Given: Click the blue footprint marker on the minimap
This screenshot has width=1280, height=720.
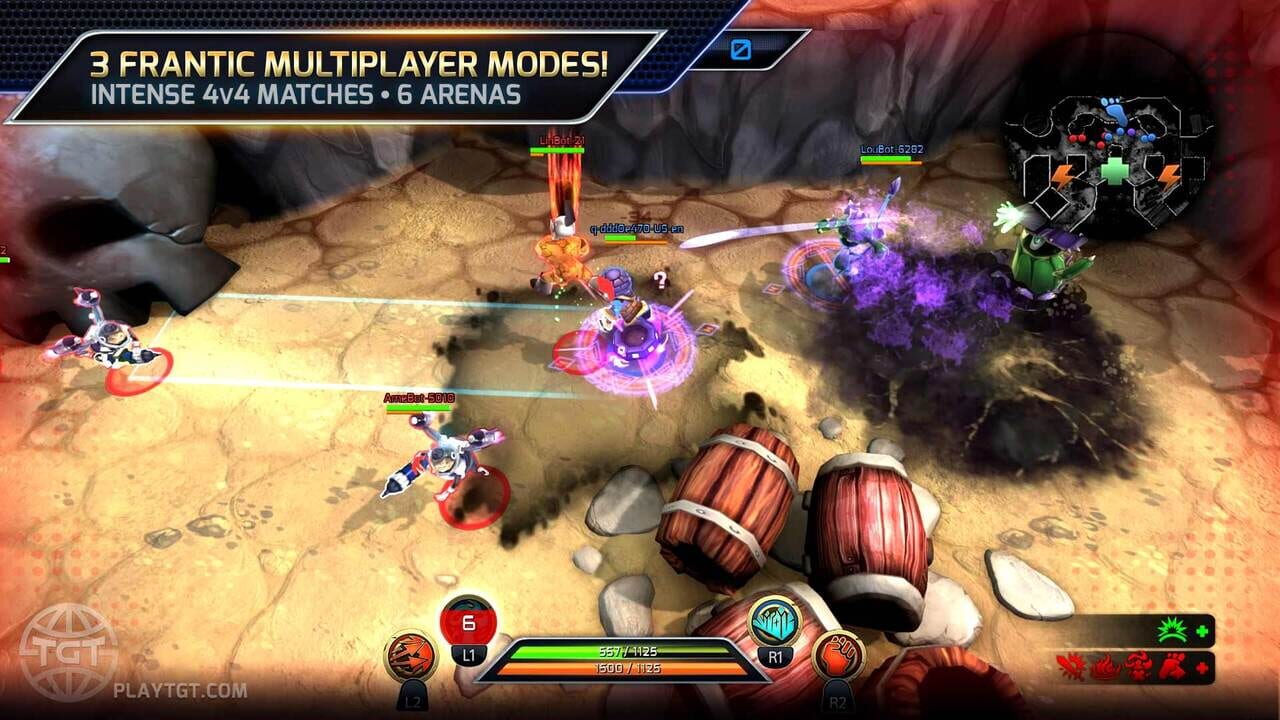Looking at the screenshot, I should [x=1114, y=110].
